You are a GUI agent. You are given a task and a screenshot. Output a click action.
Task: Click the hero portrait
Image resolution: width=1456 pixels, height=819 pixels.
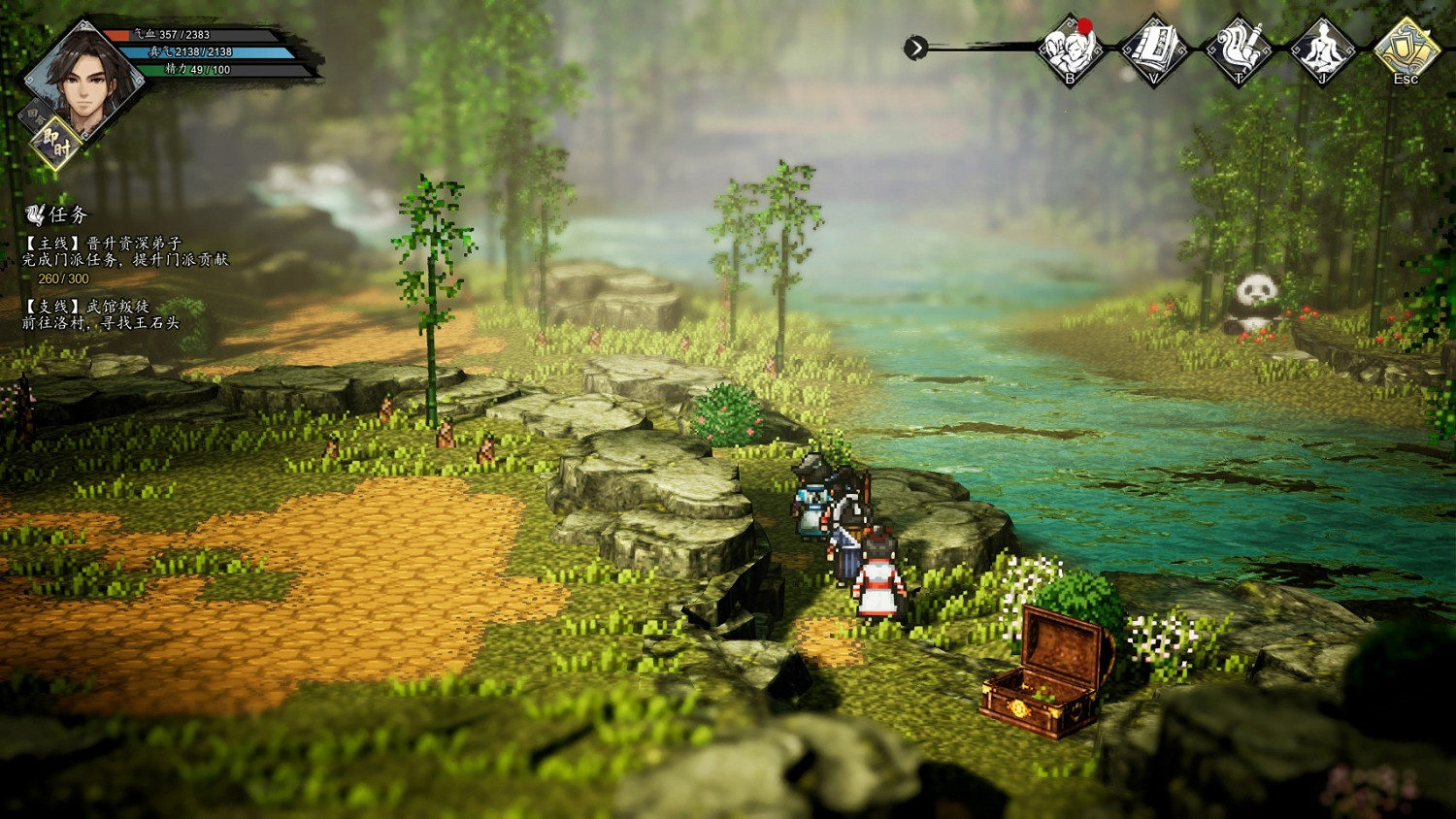(x=83, y=78)
